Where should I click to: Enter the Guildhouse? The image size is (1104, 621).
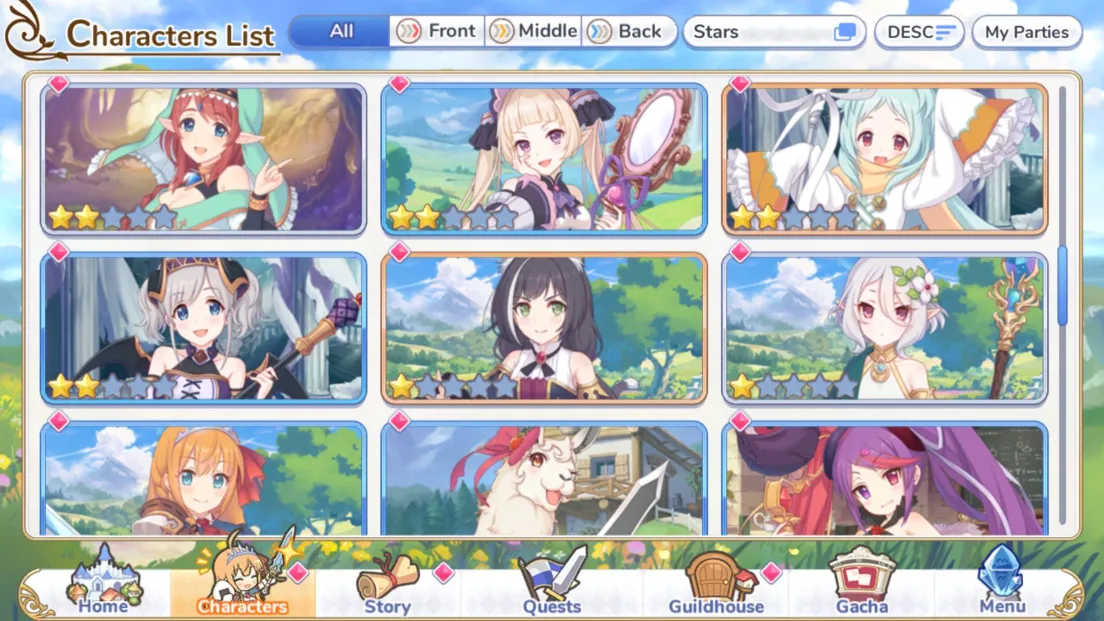click(716, 587)
